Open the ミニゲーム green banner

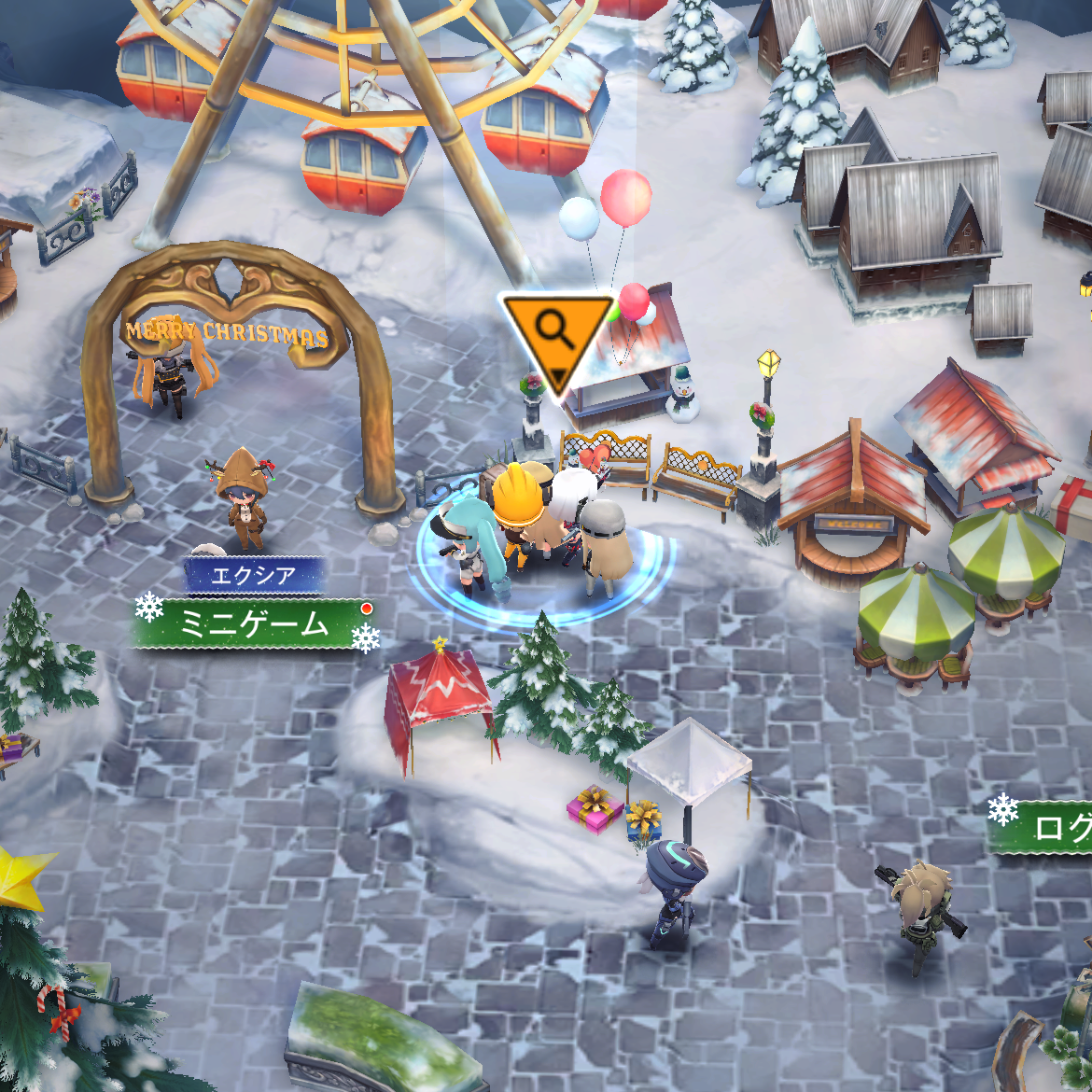click(x=254, y=623)
